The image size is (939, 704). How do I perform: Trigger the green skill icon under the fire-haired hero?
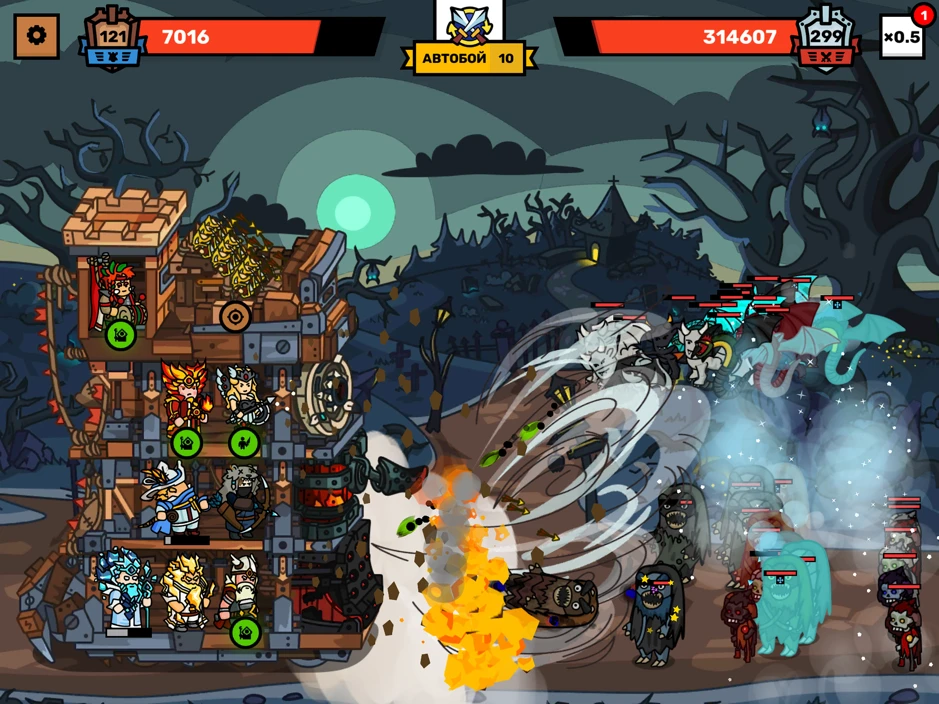(x=186, y=442)
